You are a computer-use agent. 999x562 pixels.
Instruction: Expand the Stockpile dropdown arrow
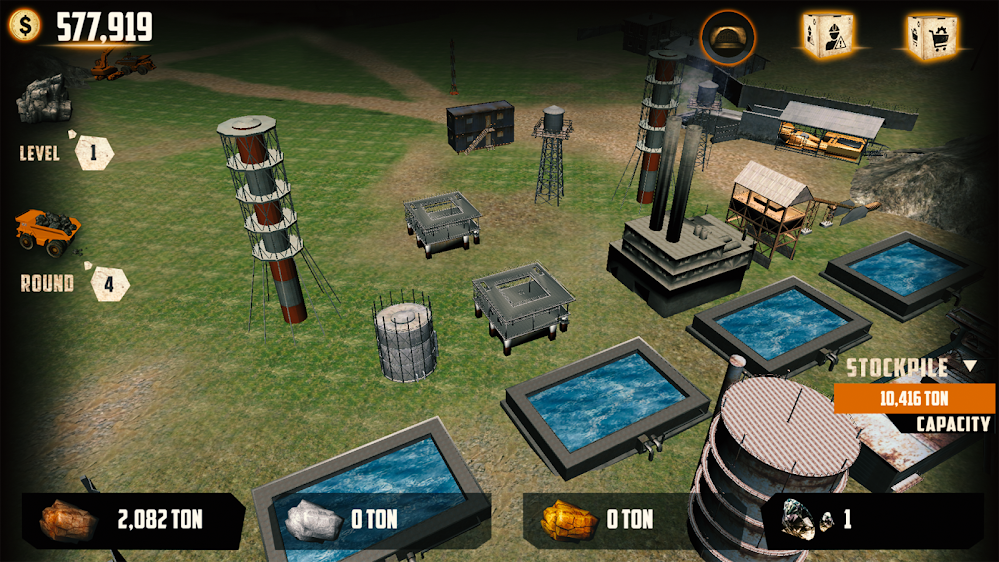click(969, 366)
